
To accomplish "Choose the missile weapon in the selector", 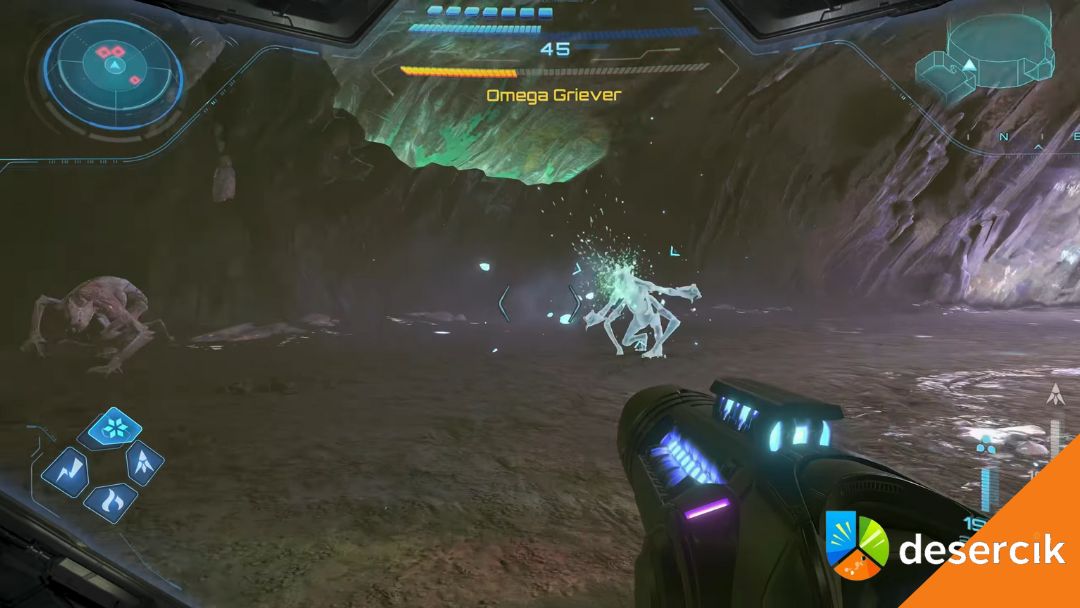I will click(x=144, y=462).
